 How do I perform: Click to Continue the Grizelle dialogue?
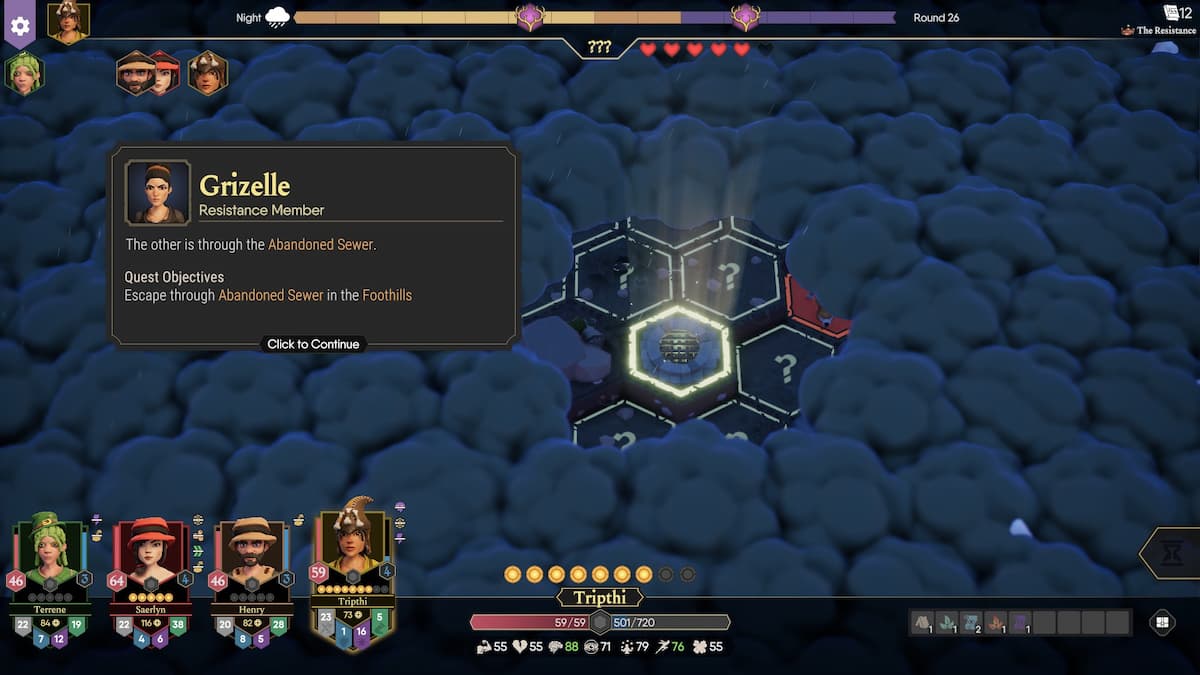[x=313, y=344]
